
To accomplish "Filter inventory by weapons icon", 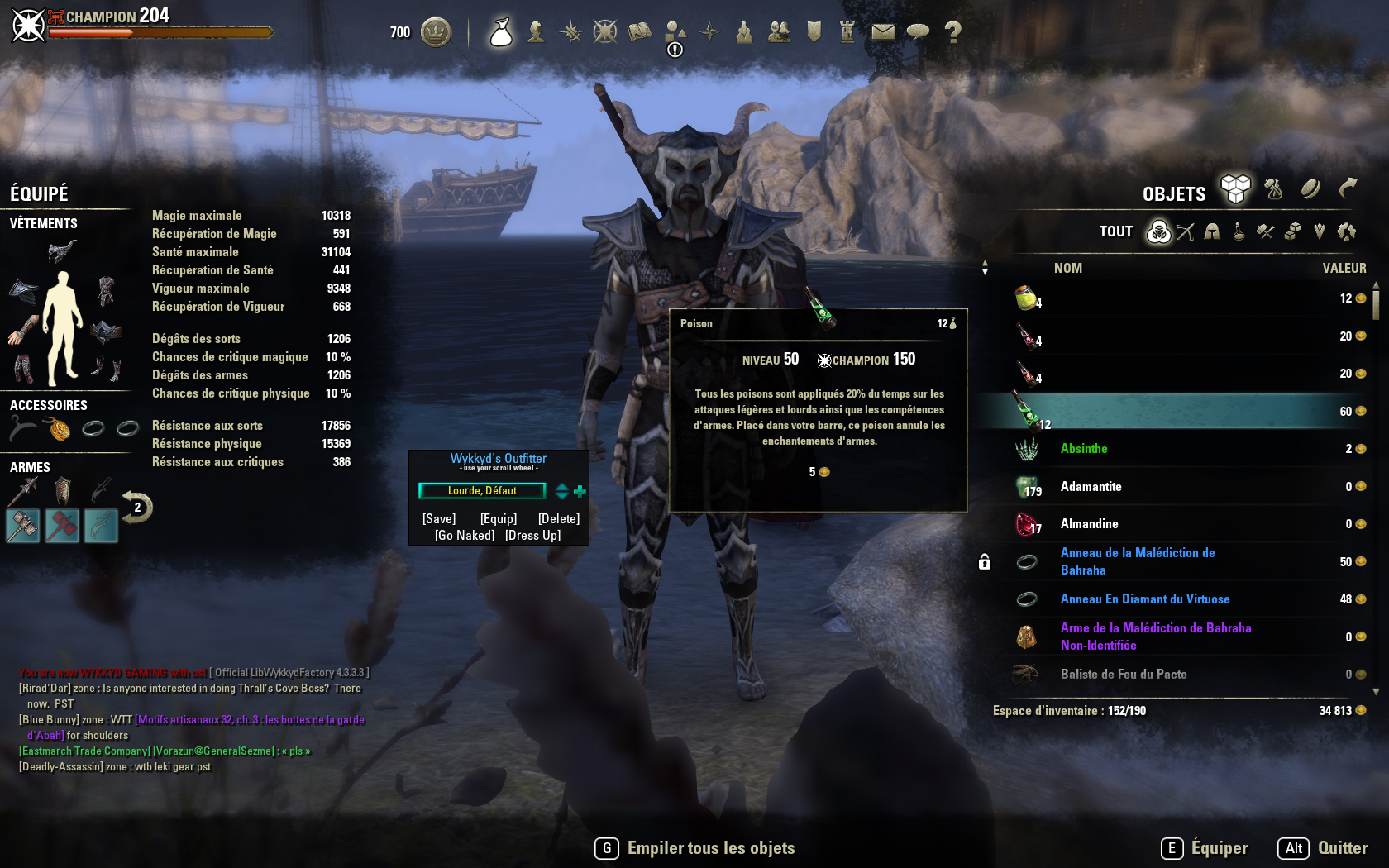I will [x=1186, y=232].
